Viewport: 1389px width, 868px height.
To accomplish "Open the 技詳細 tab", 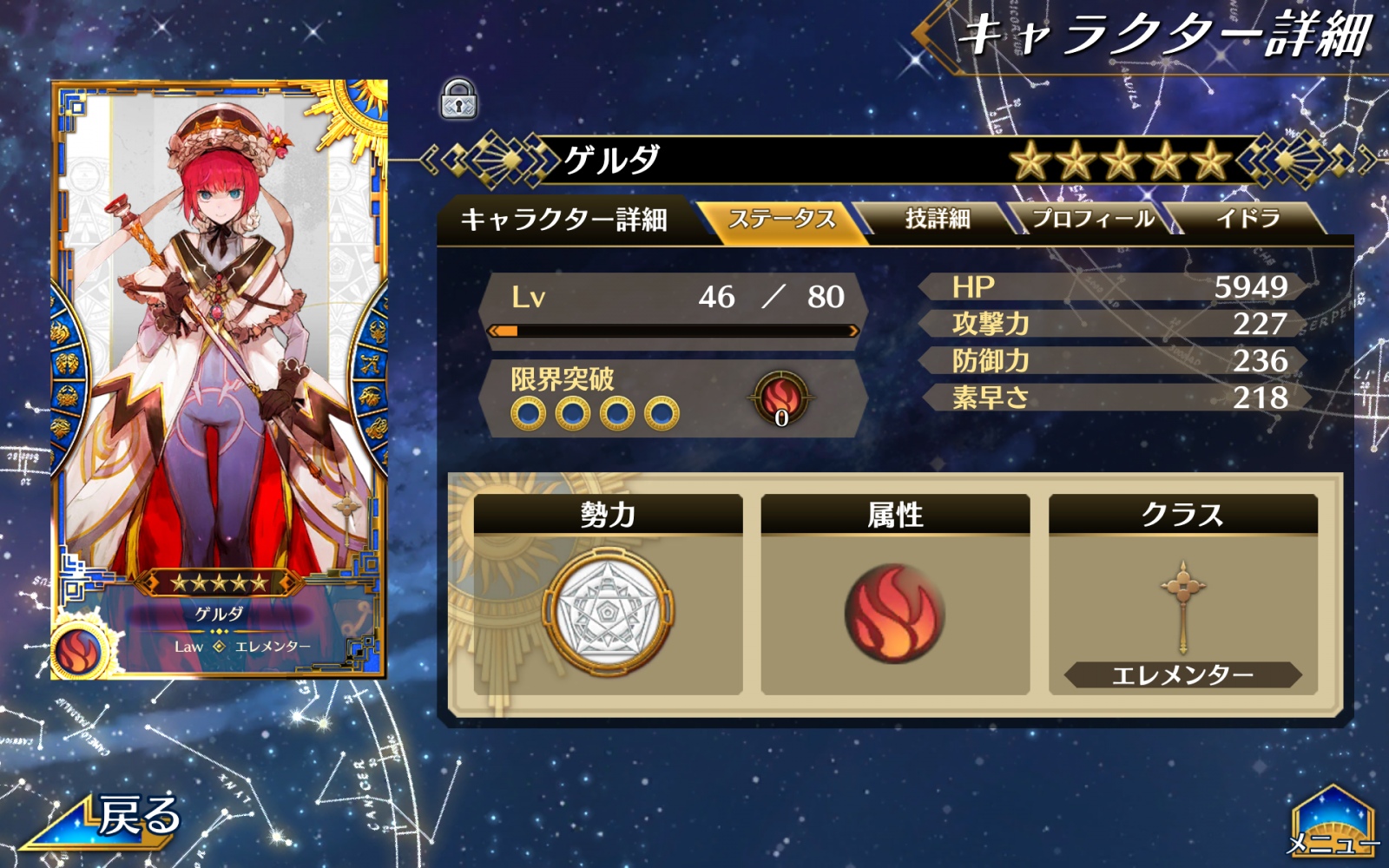I will click(x=937, y=219).
